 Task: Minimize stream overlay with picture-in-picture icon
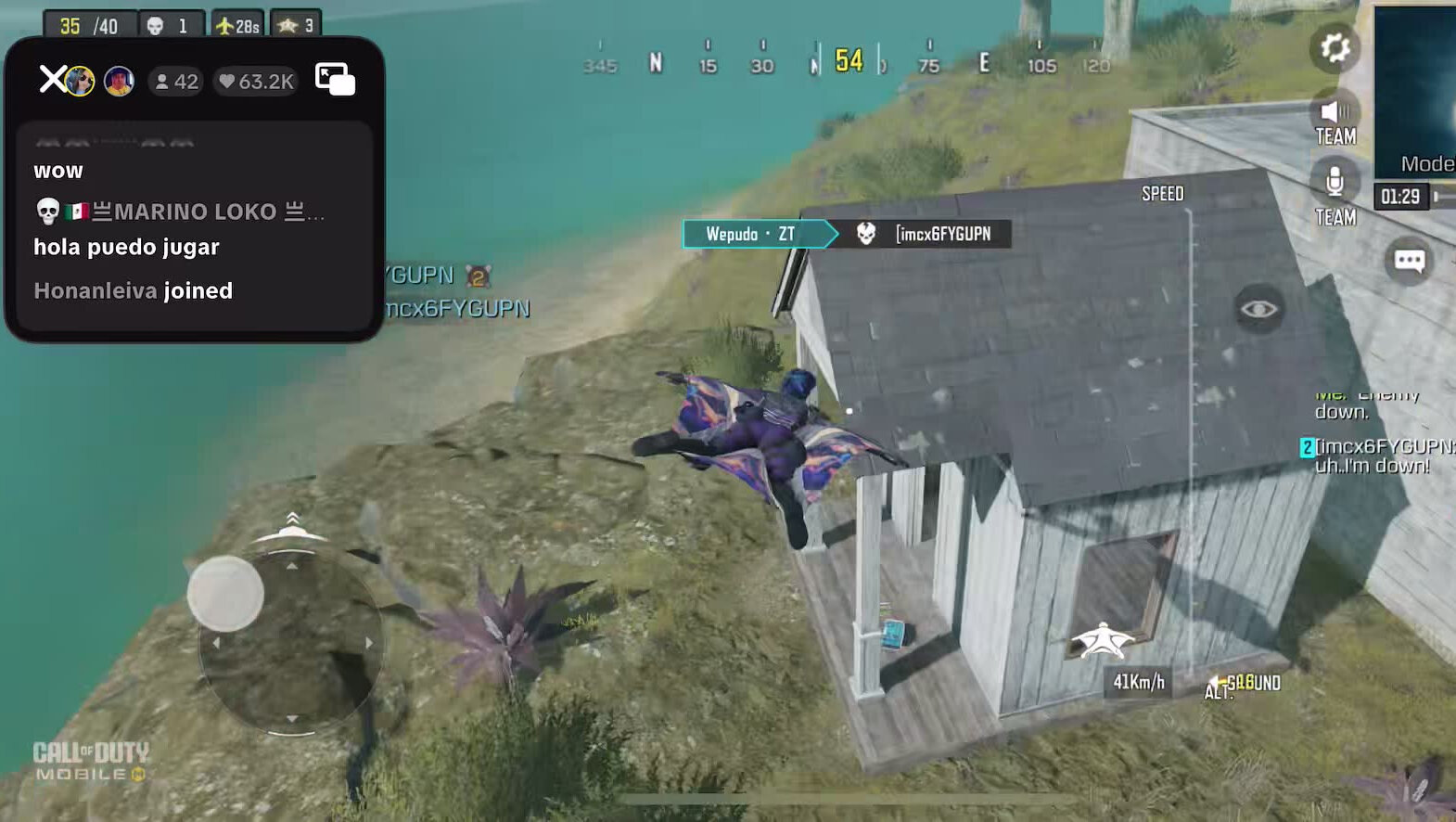[335, 80]
